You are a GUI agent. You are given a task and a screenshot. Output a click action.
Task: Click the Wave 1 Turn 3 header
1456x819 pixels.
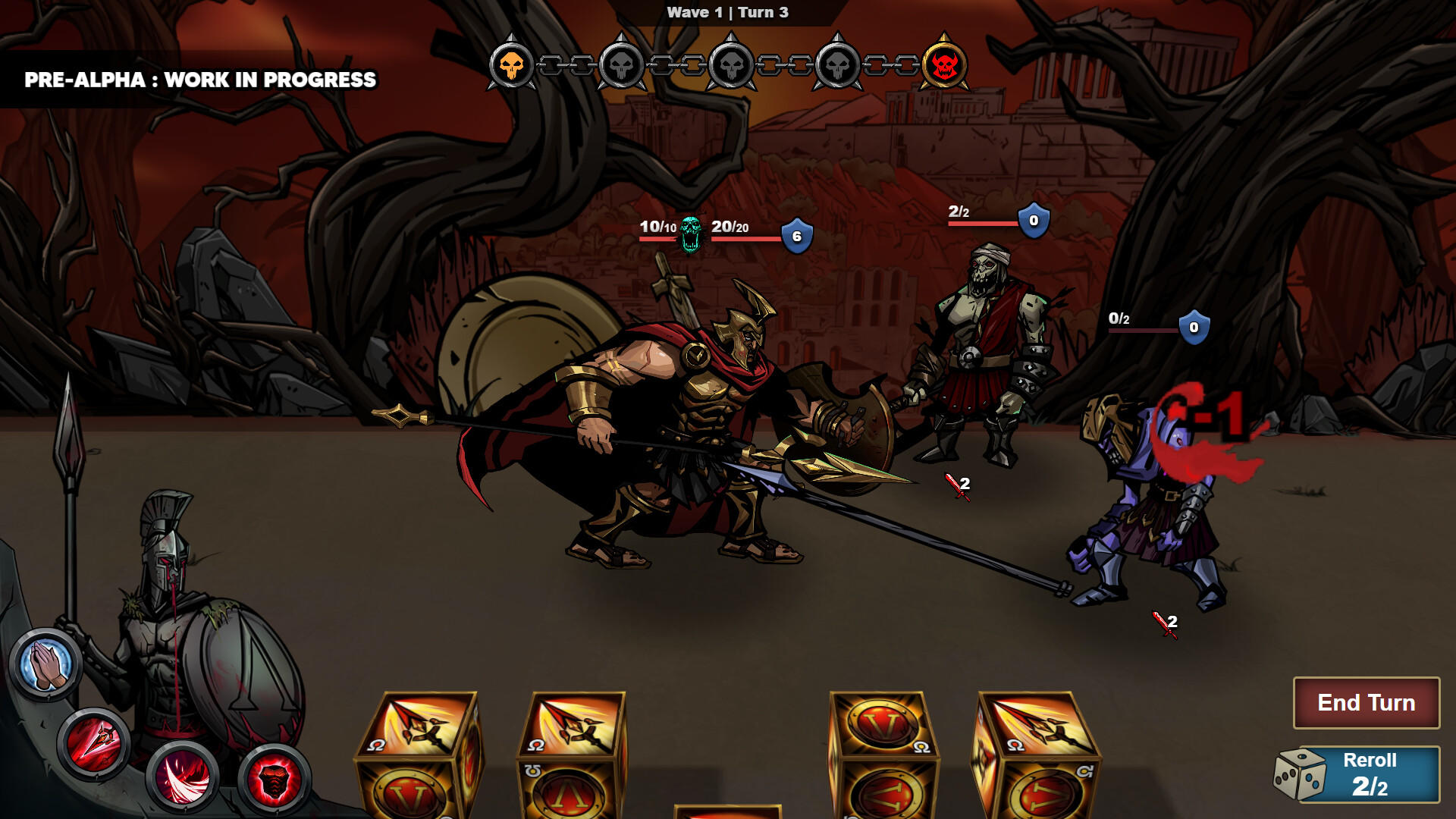pyautogui.click(x=726, y=12)
